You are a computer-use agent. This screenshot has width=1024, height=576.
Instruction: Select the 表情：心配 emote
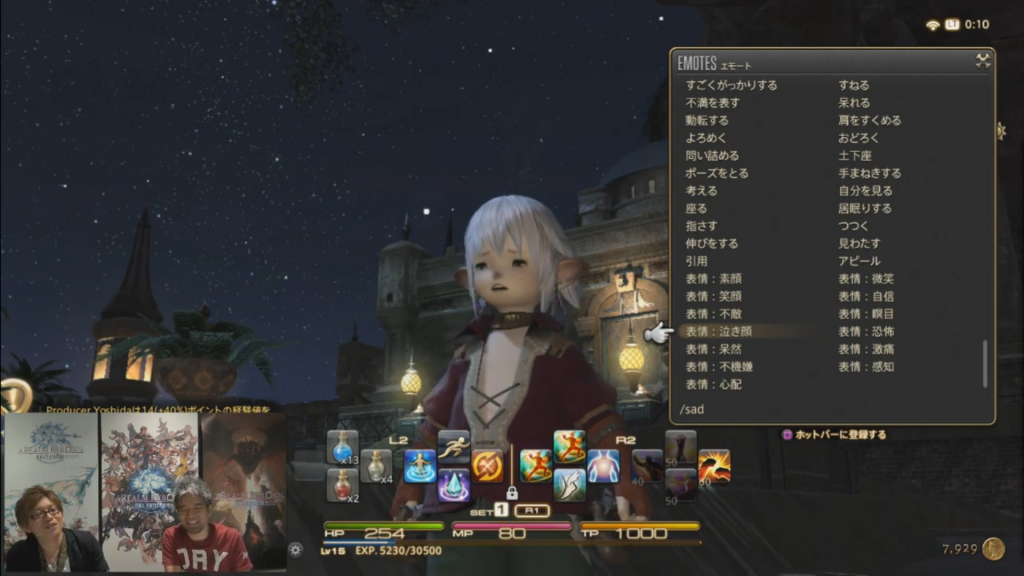point(713,384)
